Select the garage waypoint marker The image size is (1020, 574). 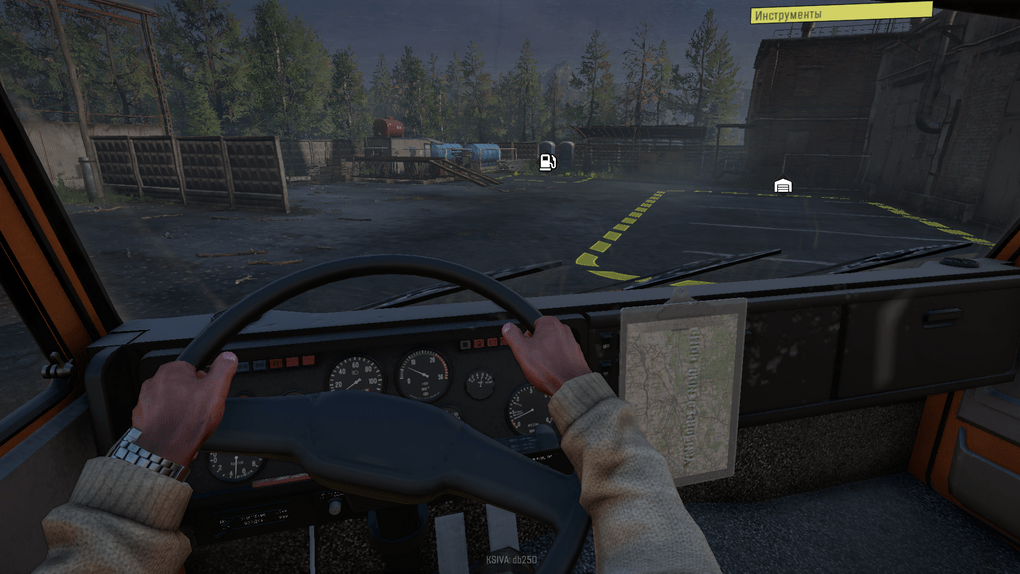(x=783, y=186)
